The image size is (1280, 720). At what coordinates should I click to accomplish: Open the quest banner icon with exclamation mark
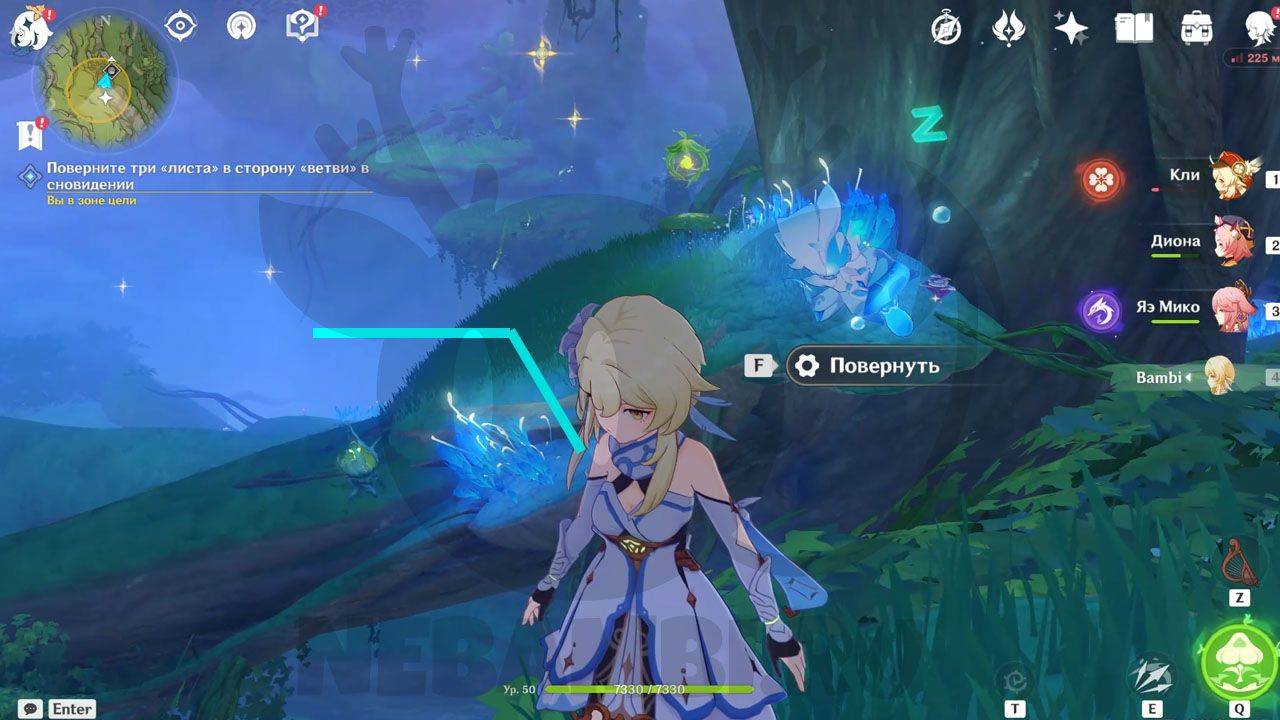[29, 133]
